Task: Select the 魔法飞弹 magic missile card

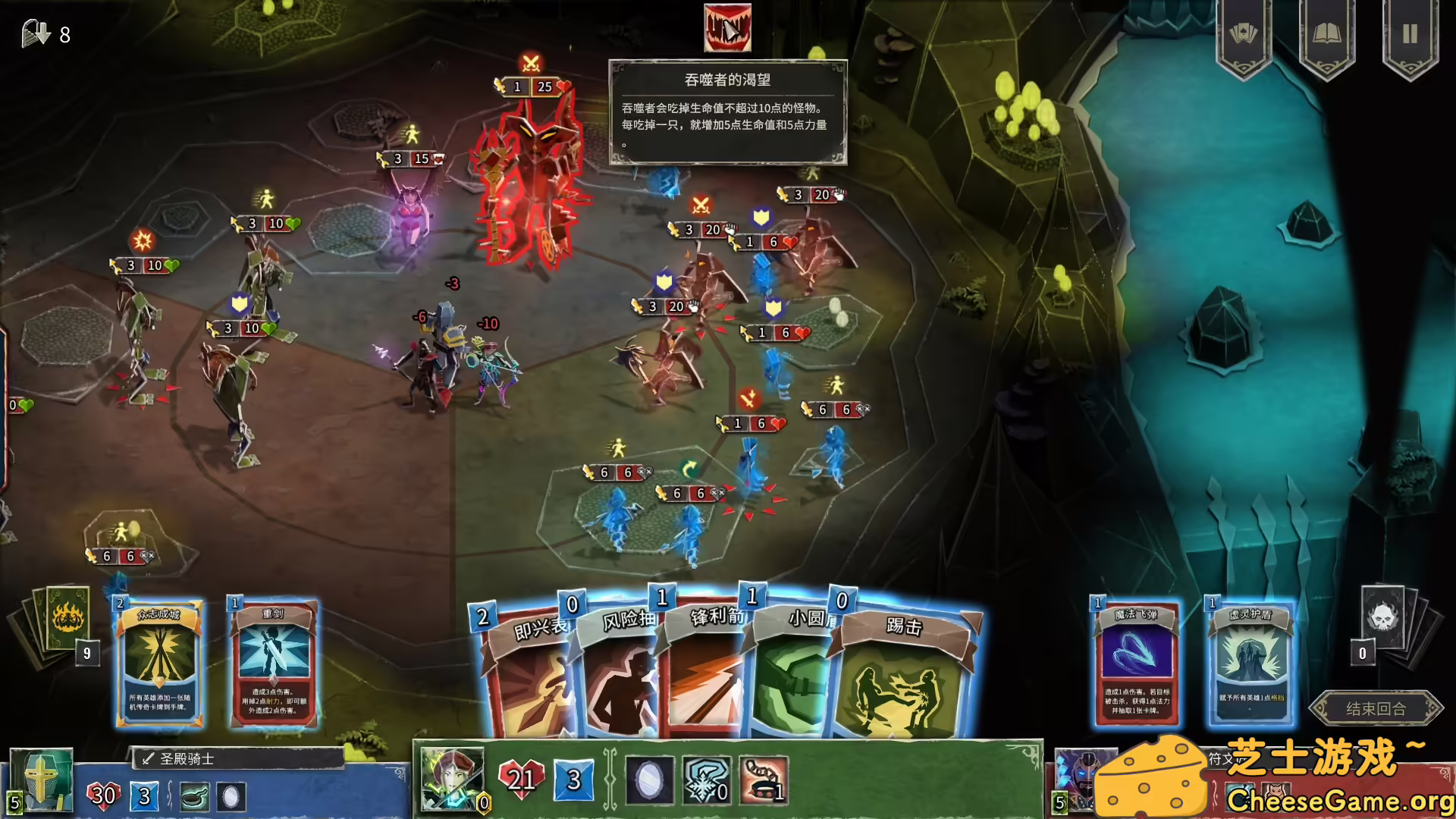Action: (x=1135, y=664)
